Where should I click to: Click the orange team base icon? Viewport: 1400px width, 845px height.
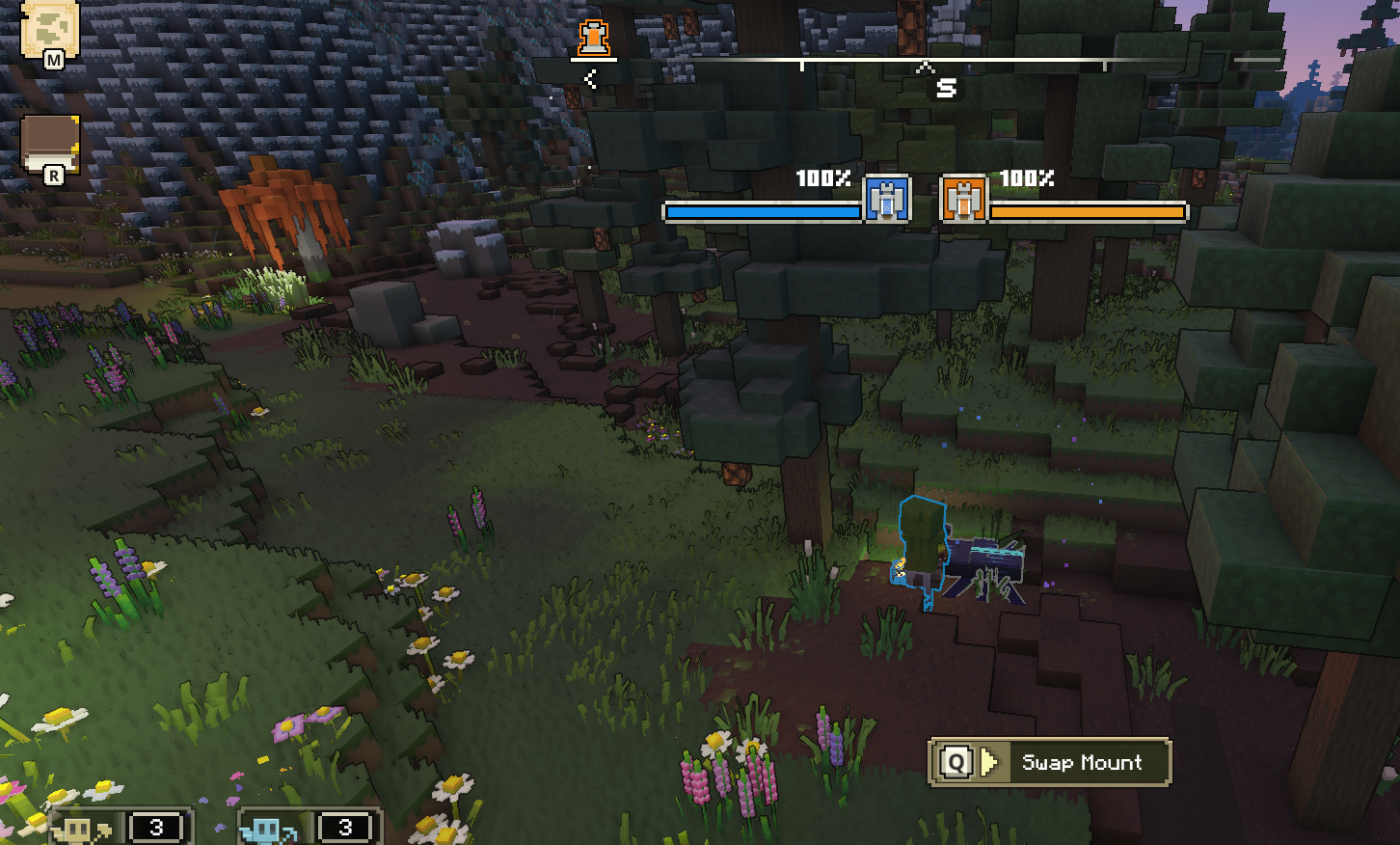[963, 200]
